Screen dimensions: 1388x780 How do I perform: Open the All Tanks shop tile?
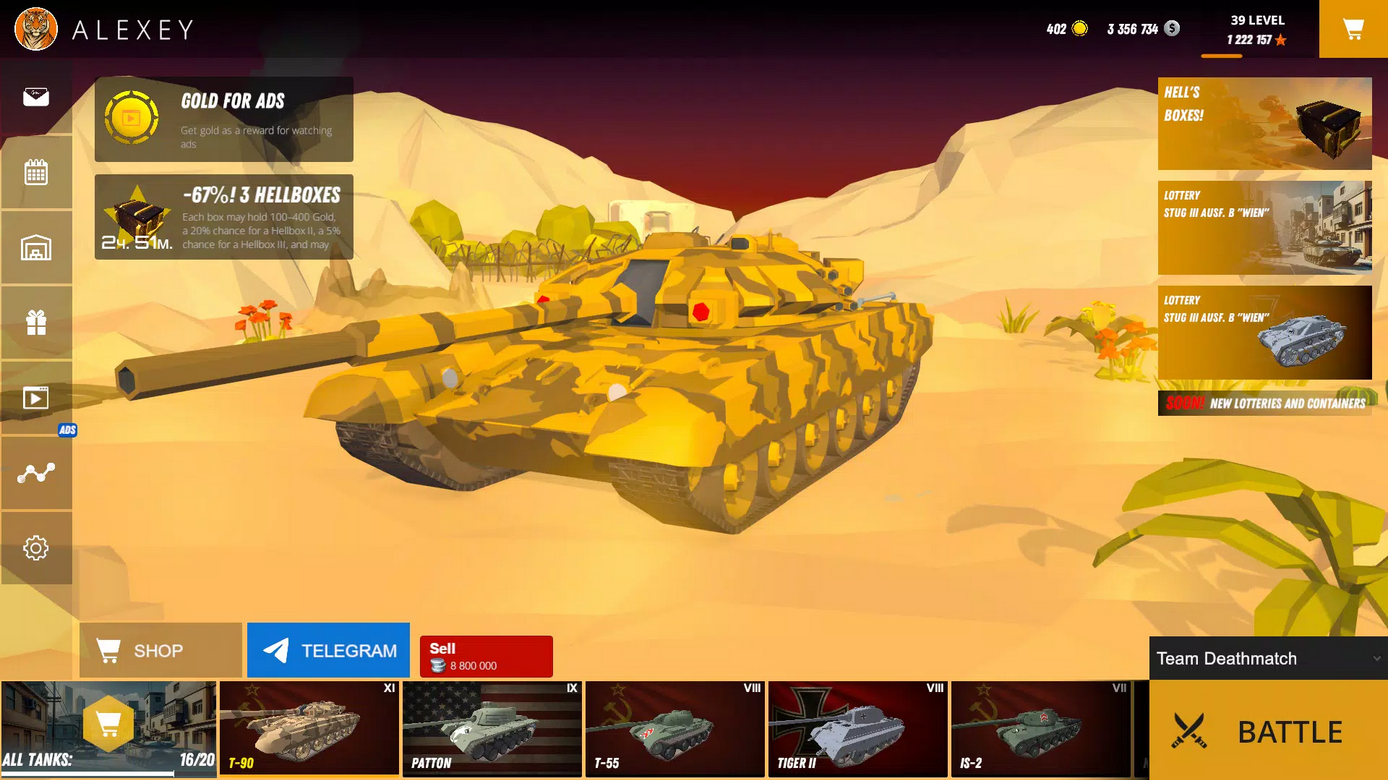click(x=108, y=728)
